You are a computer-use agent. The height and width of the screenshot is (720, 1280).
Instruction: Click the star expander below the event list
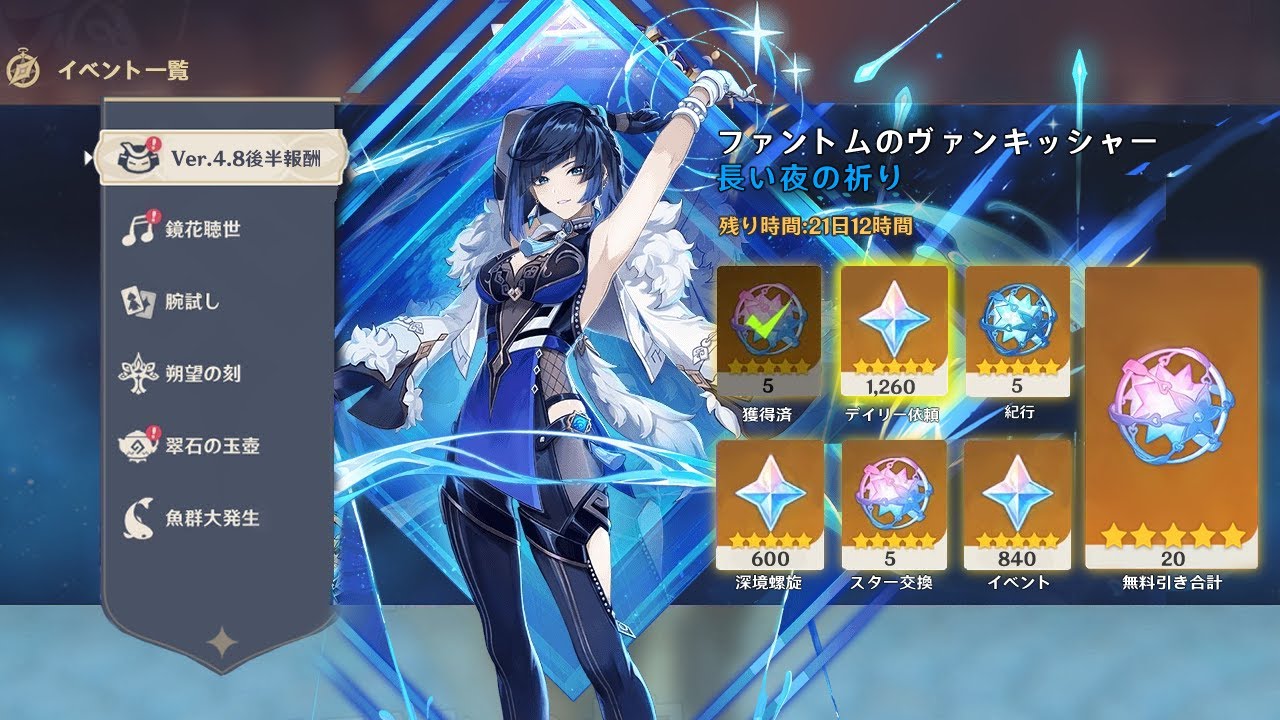click(220, 642)
